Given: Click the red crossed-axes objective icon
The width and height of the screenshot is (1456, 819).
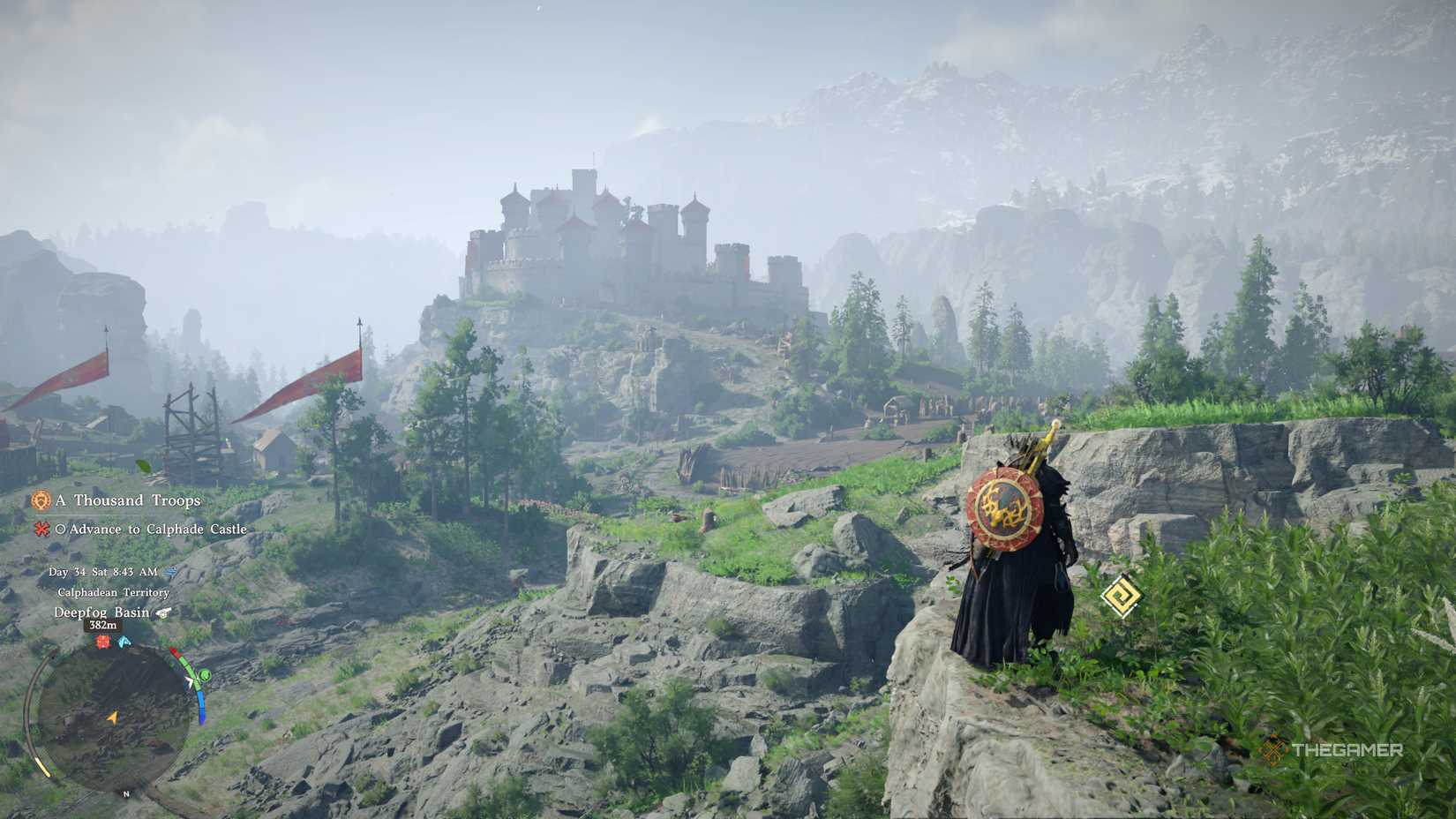Looking at the screenshot, I should tap(41, 530).
